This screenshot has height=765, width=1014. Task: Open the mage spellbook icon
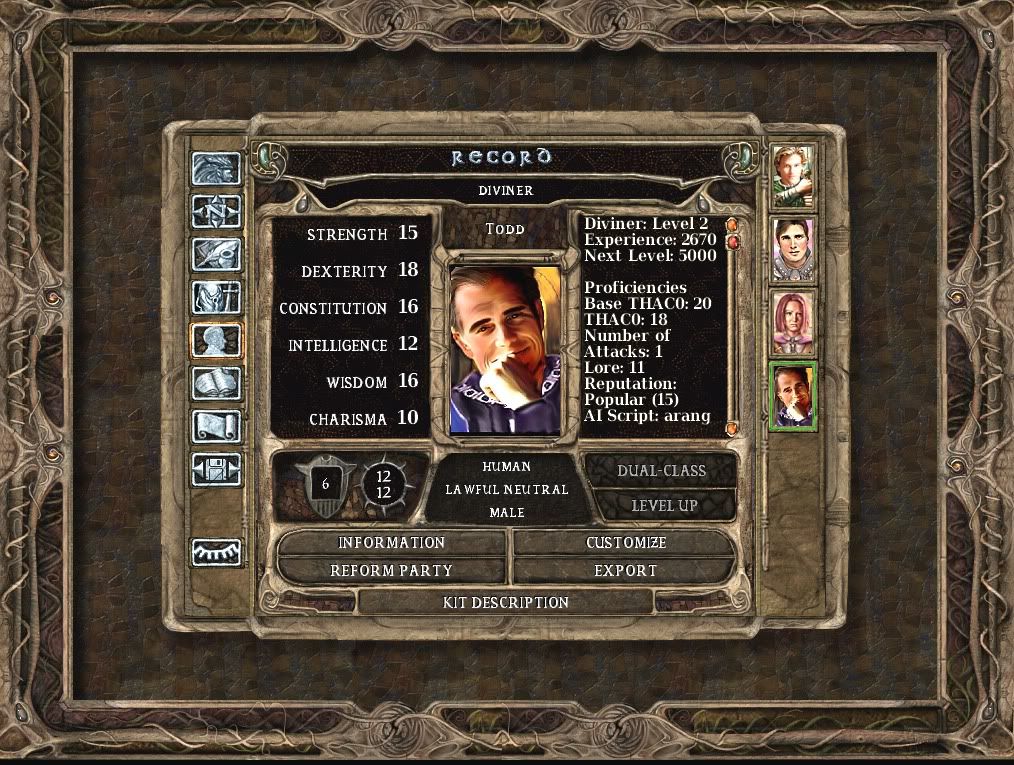tap(216, 383)
